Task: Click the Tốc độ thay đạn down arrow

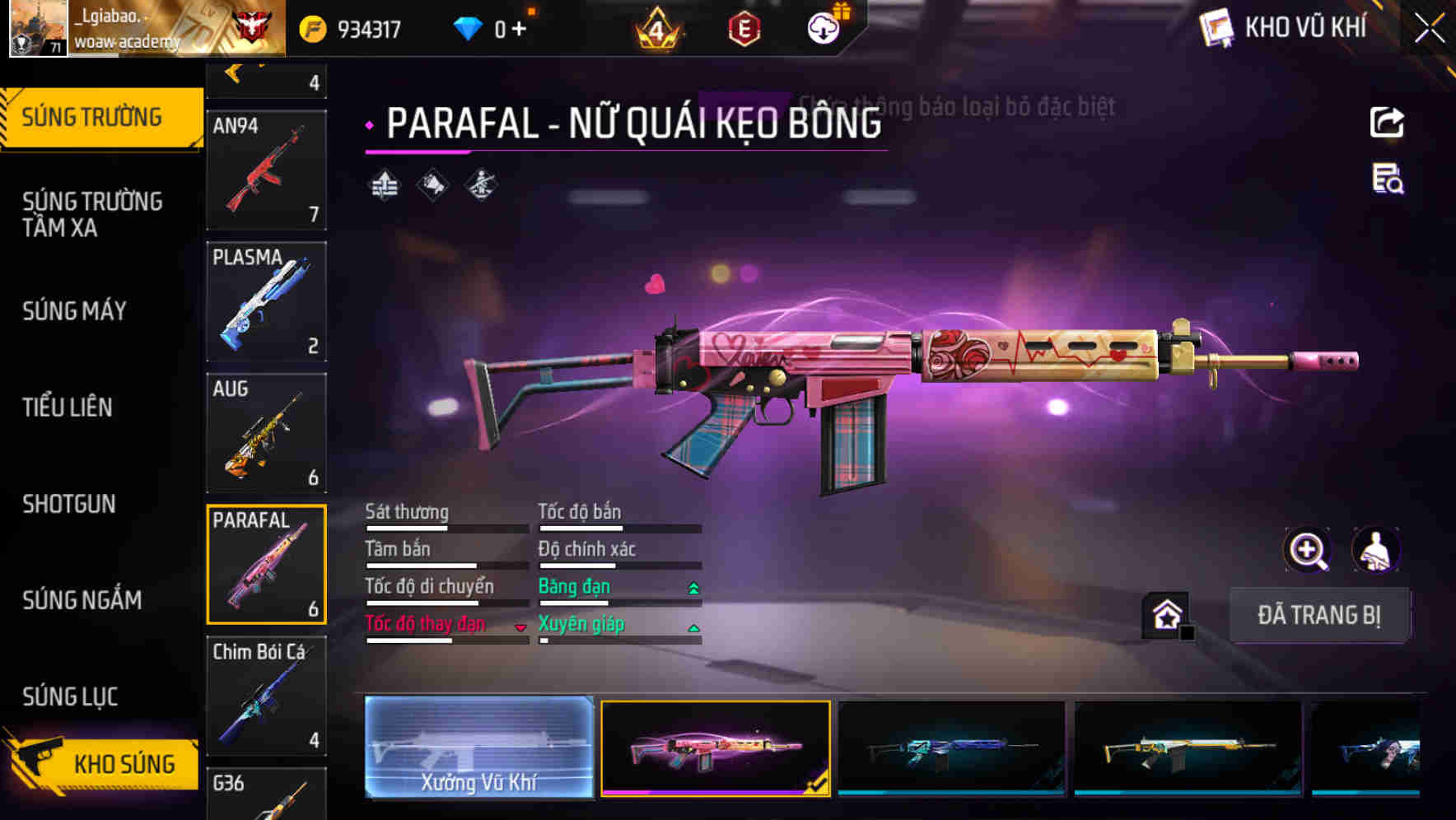Action: [520, 627]
